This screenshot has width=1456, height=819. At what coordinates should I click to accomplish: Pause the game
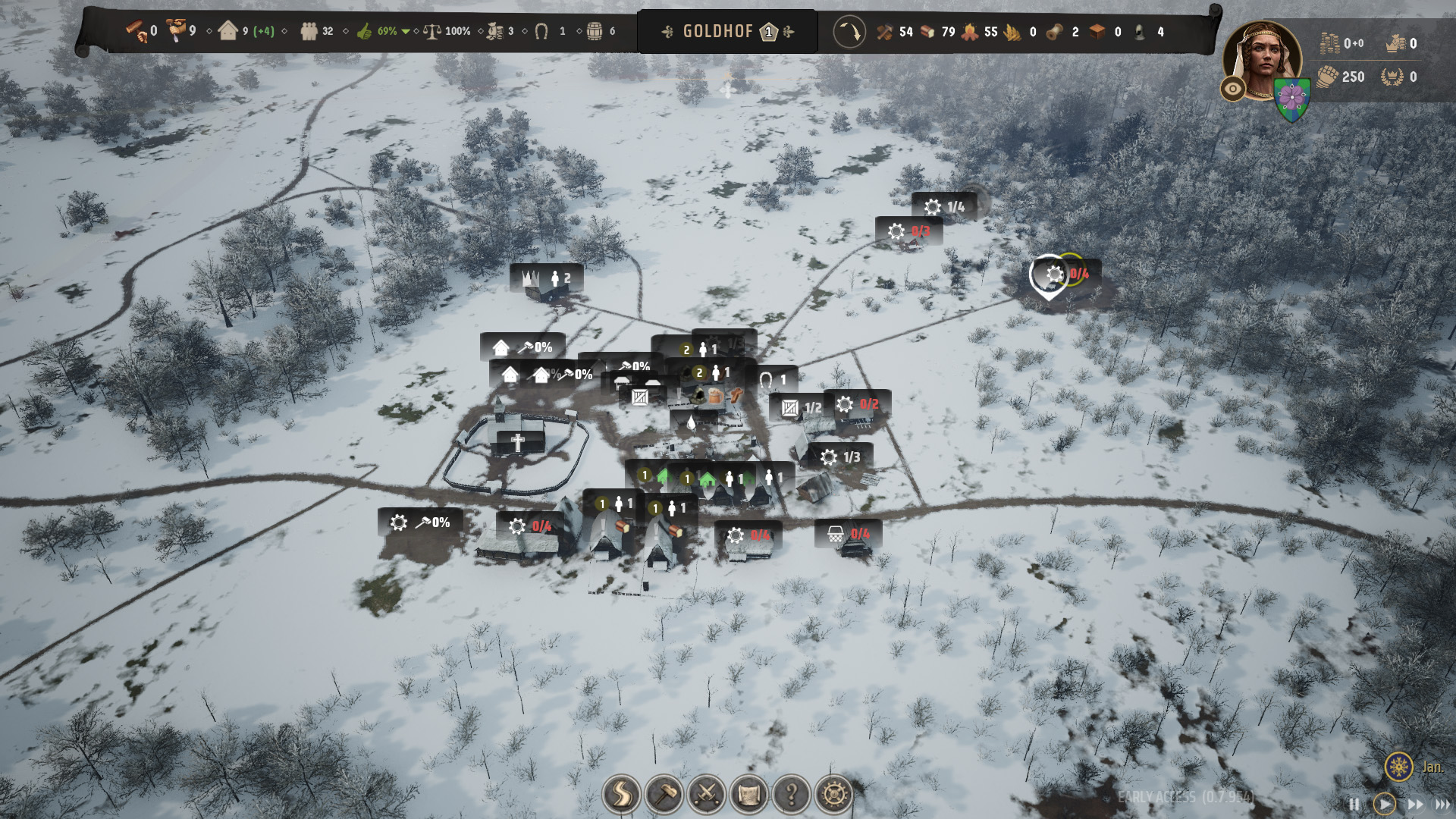click(1354, 804)
